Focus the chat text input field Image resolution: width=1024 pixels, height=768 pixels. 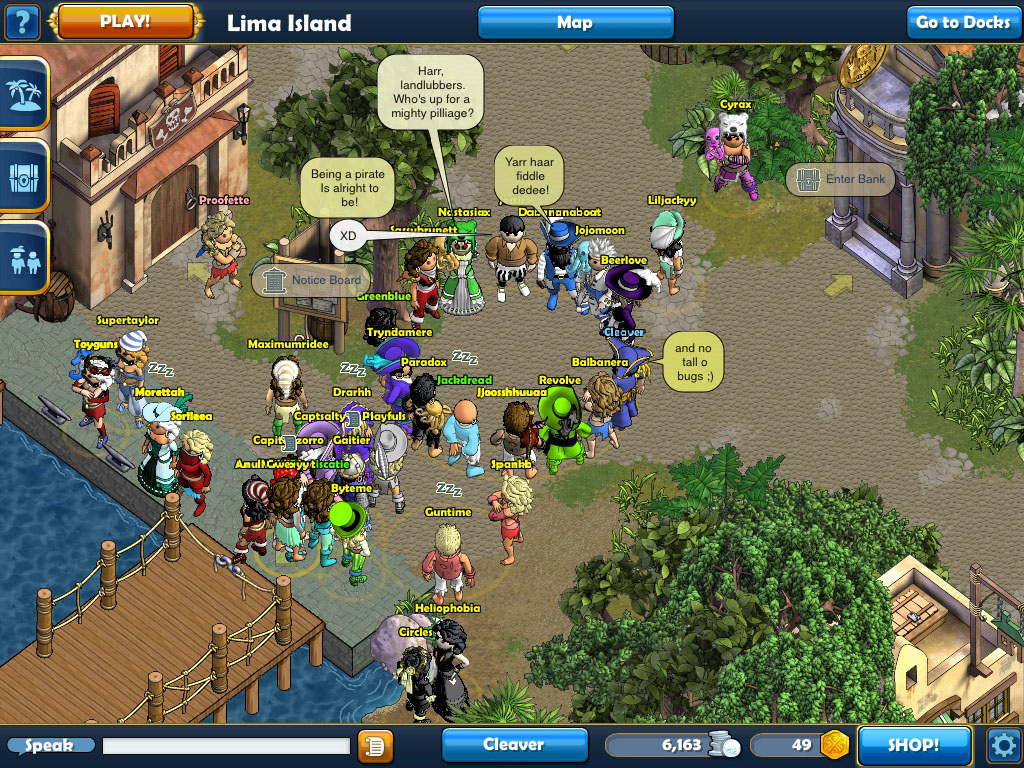click(x=226, y=746)
